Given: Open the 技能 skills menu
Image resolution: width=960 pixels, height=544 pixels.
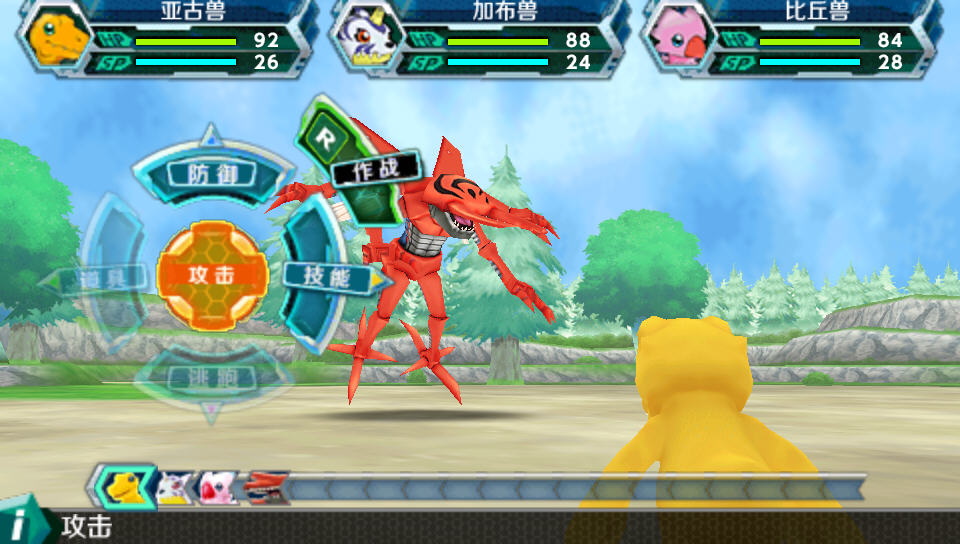Looking at the screenshot, I should click(318, 275).
